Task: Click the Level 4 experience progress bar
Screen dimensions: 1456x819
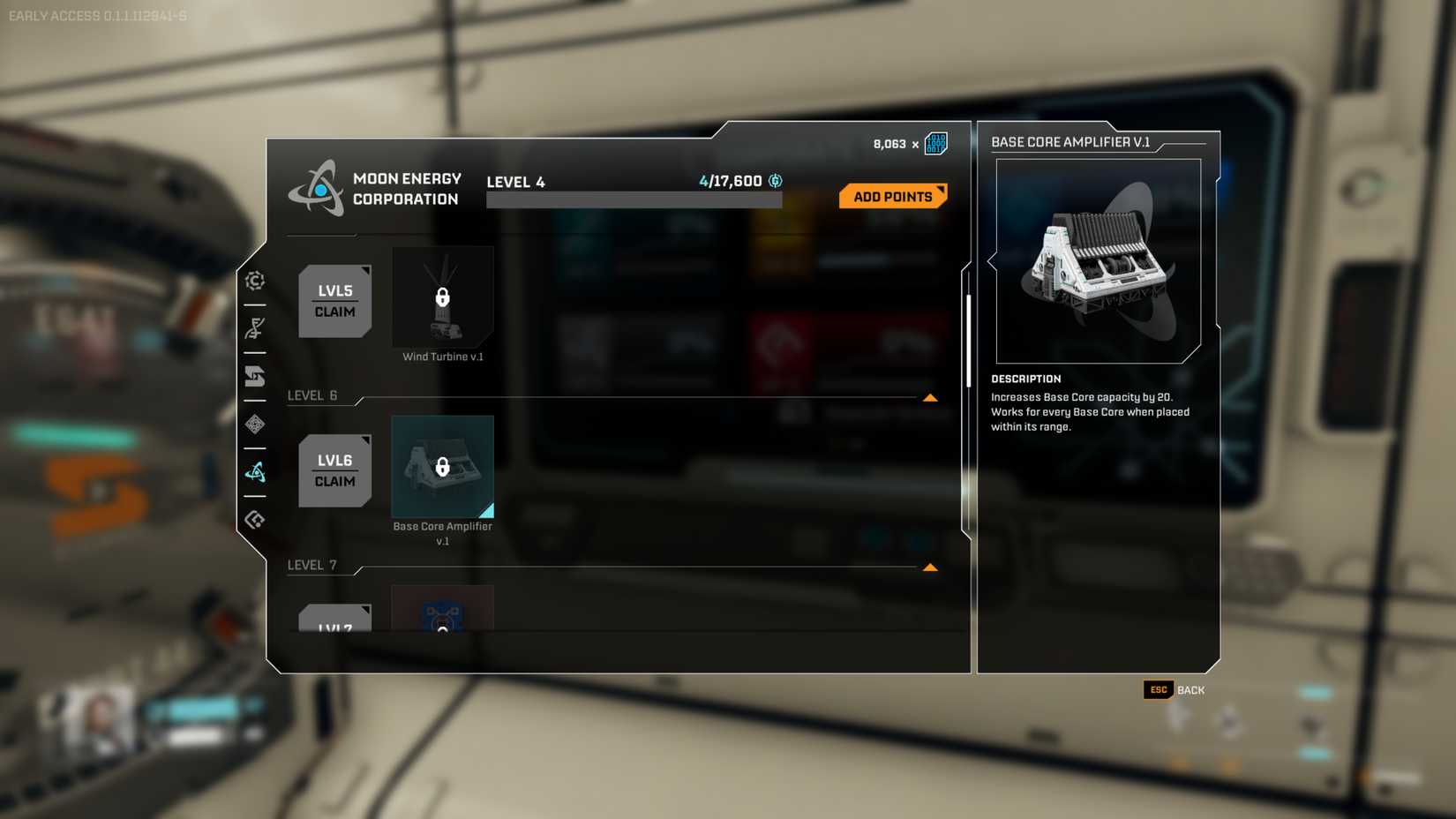Action: [634, 199]
